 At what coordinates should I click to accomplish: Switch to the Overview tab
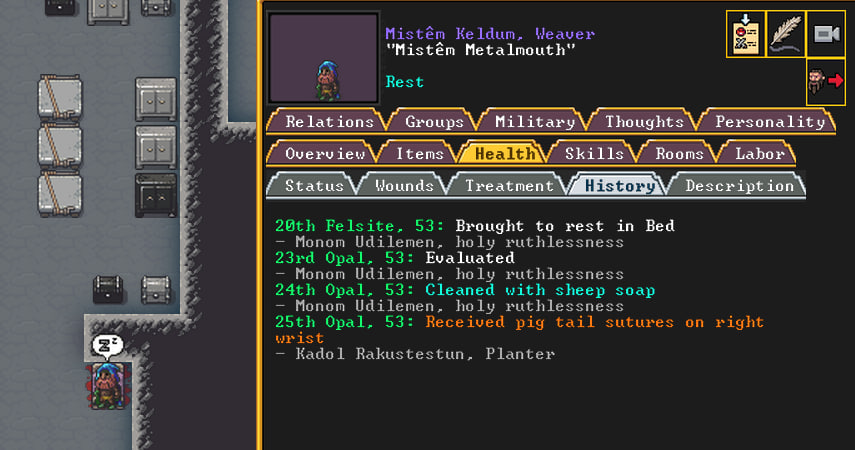click(325, 154)
